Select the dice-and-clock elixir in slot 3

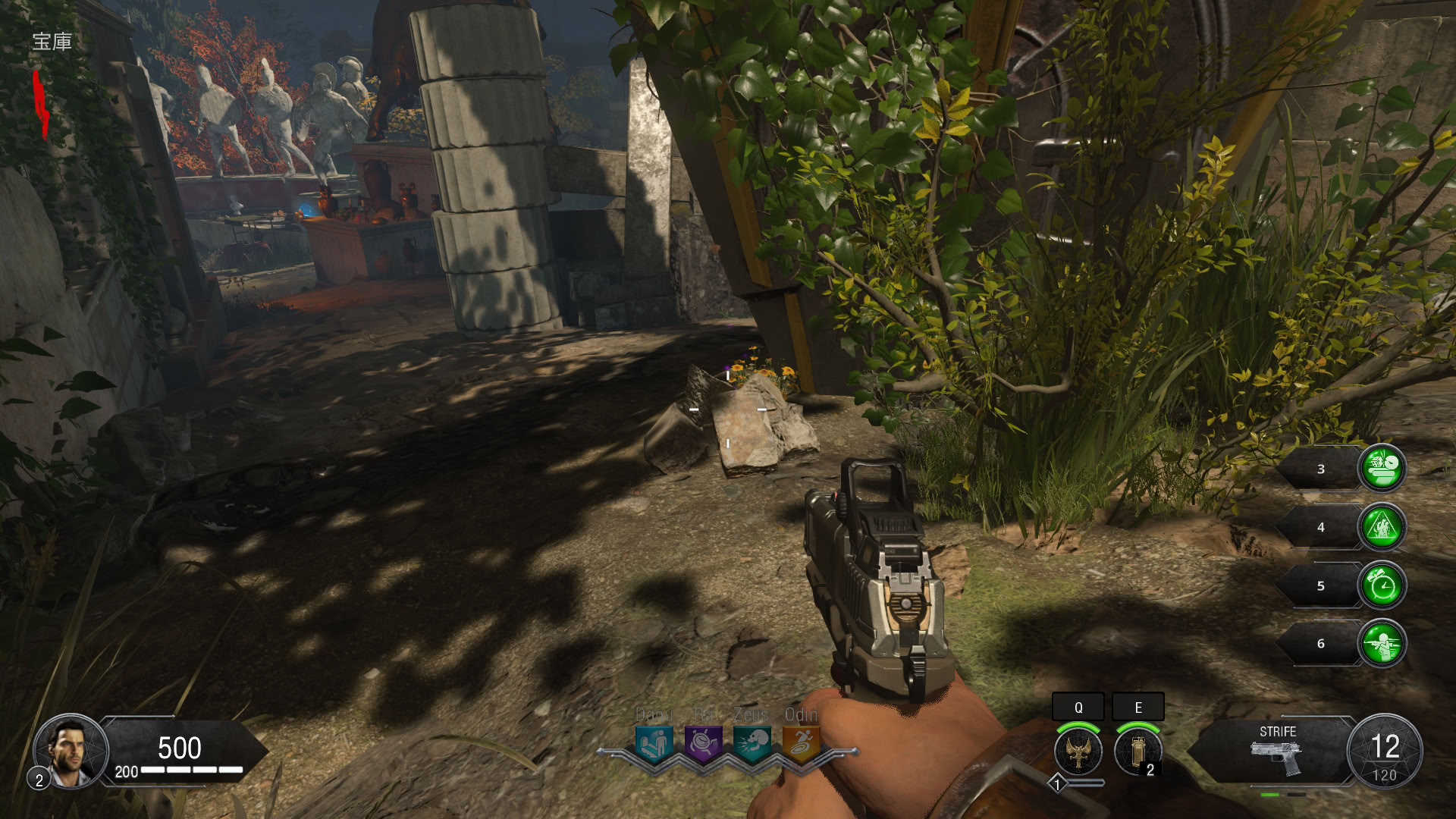point(1382,469)
